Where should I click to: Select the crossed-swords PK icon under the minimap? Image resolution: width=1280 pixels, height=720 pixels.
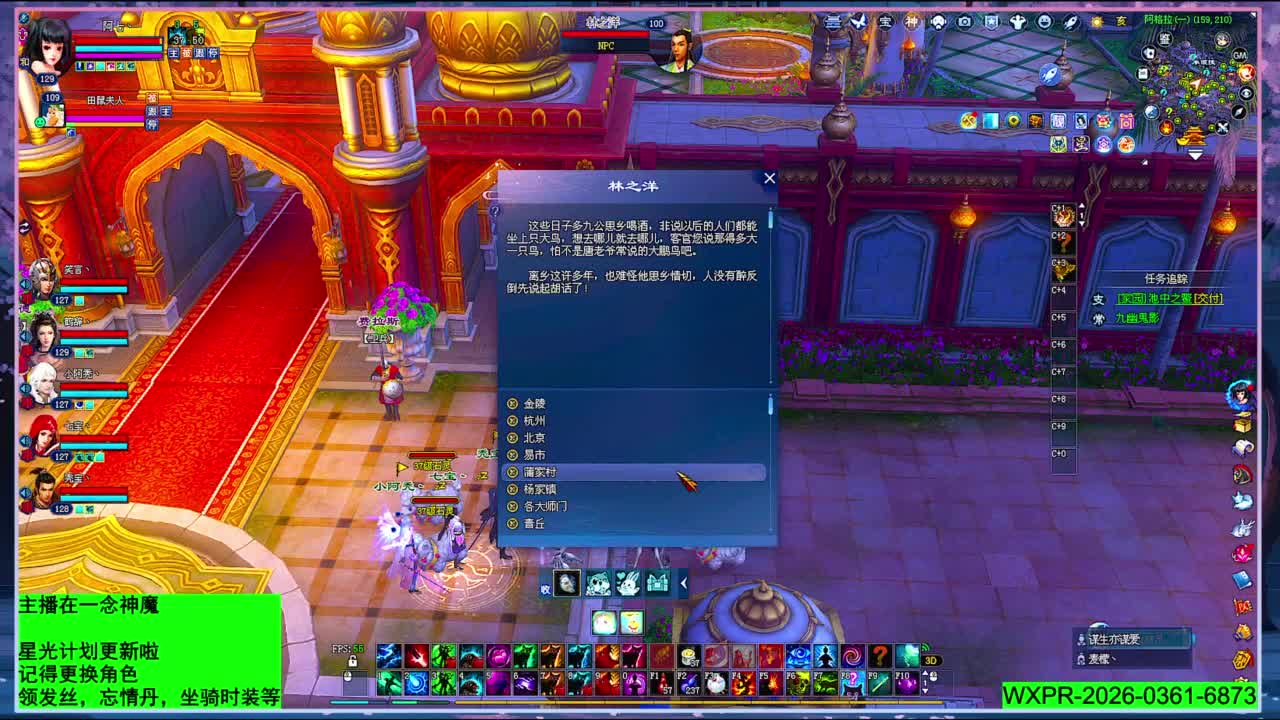pos(1222,127)
